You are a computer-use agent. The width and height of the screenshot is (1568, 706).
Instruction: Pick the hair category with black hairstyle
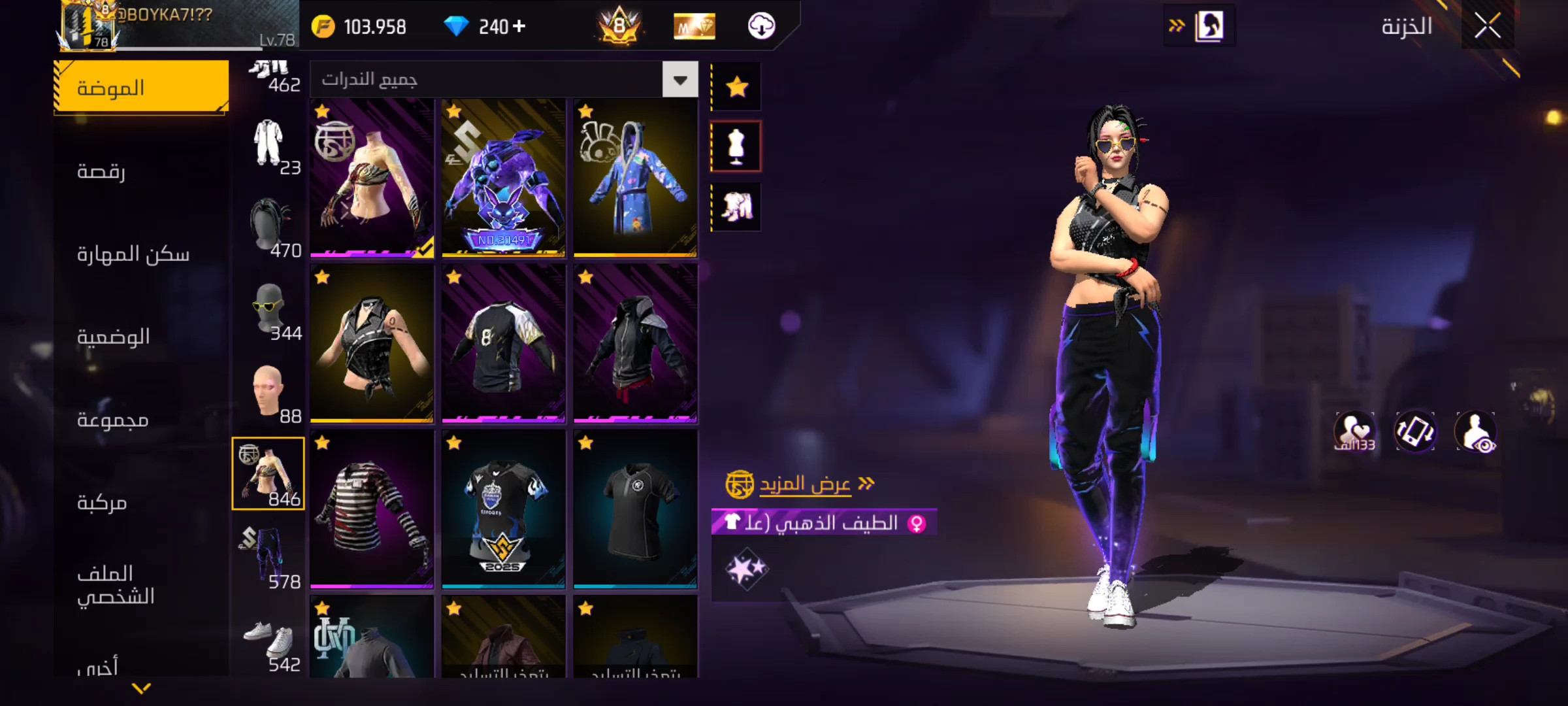coord(269,229)
